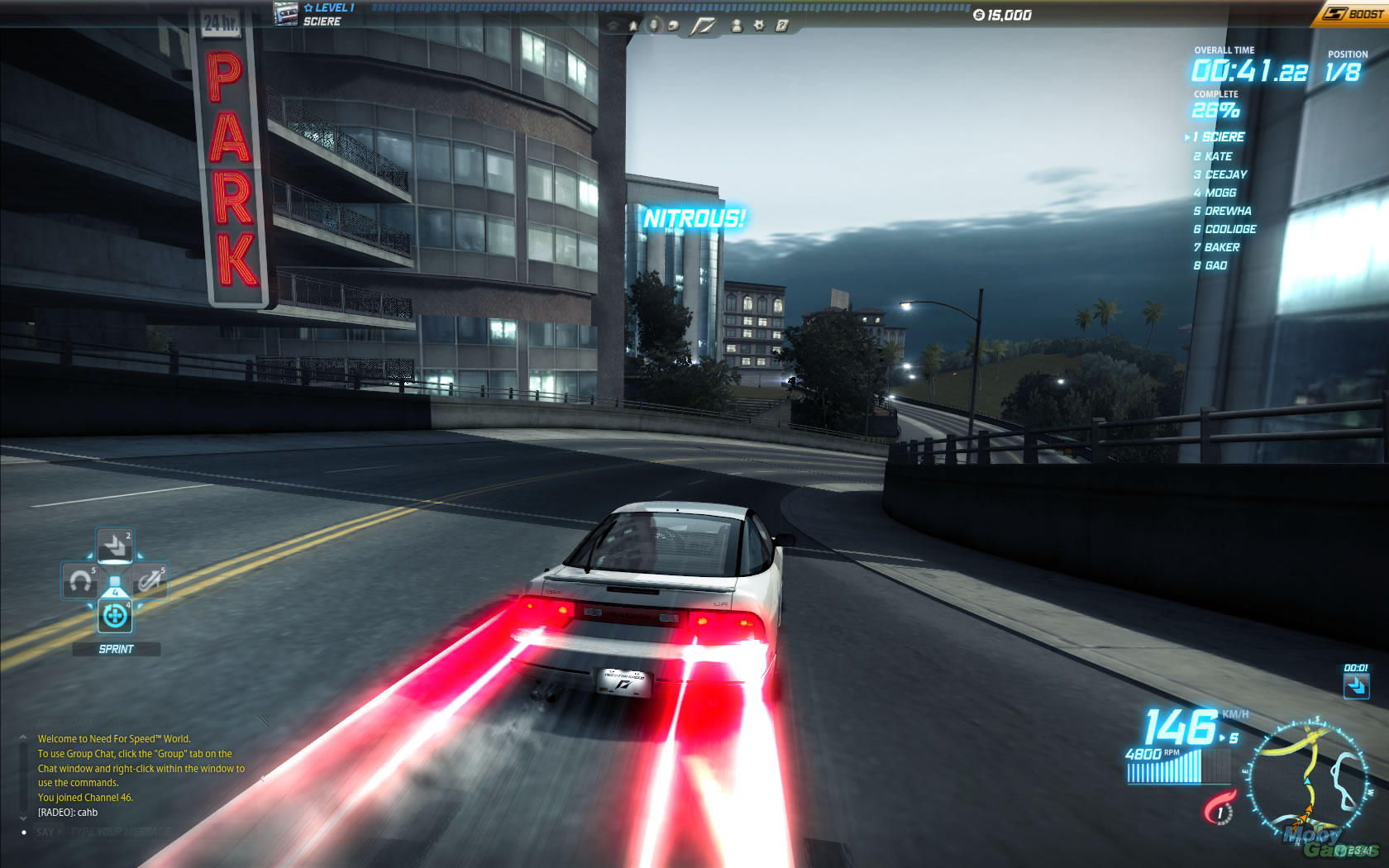The image size is (1389, 868).
Task: Select the cyan crosshair powerup slot
Action: click(x=115, y=616)
